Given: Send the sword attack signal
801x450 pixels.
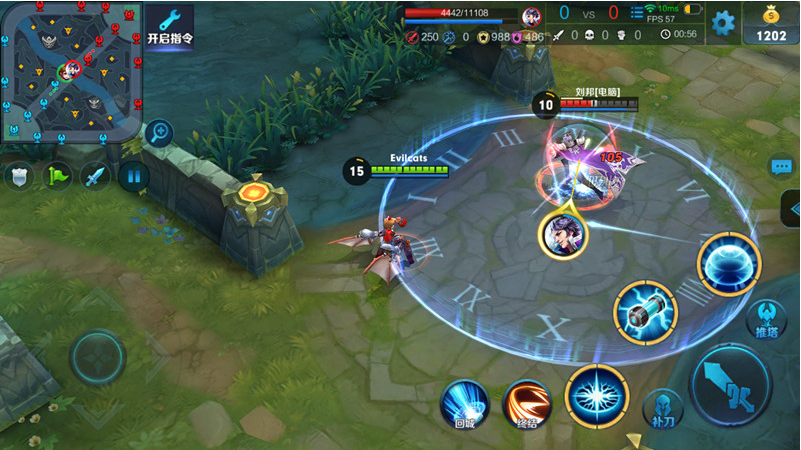Looking at the screenshot, I should (95, 177).
